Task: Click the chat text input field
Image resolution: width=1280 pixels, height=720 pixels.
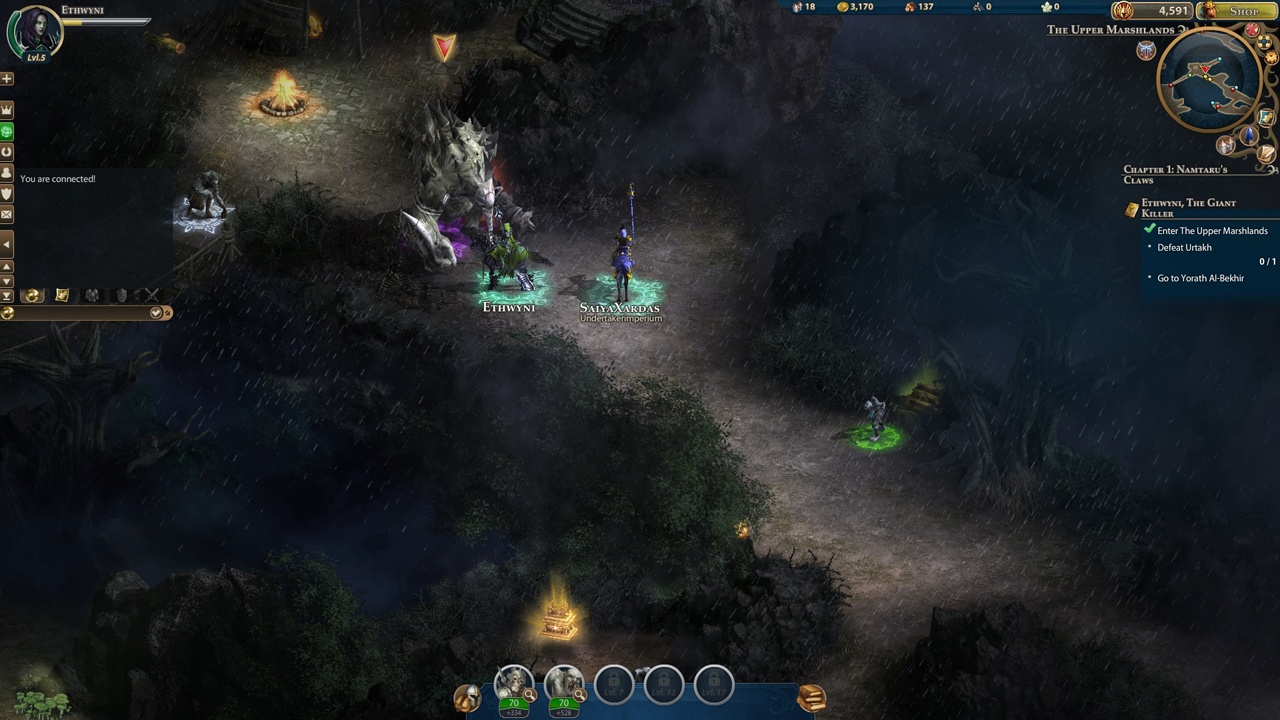Action: coord(80,313)
